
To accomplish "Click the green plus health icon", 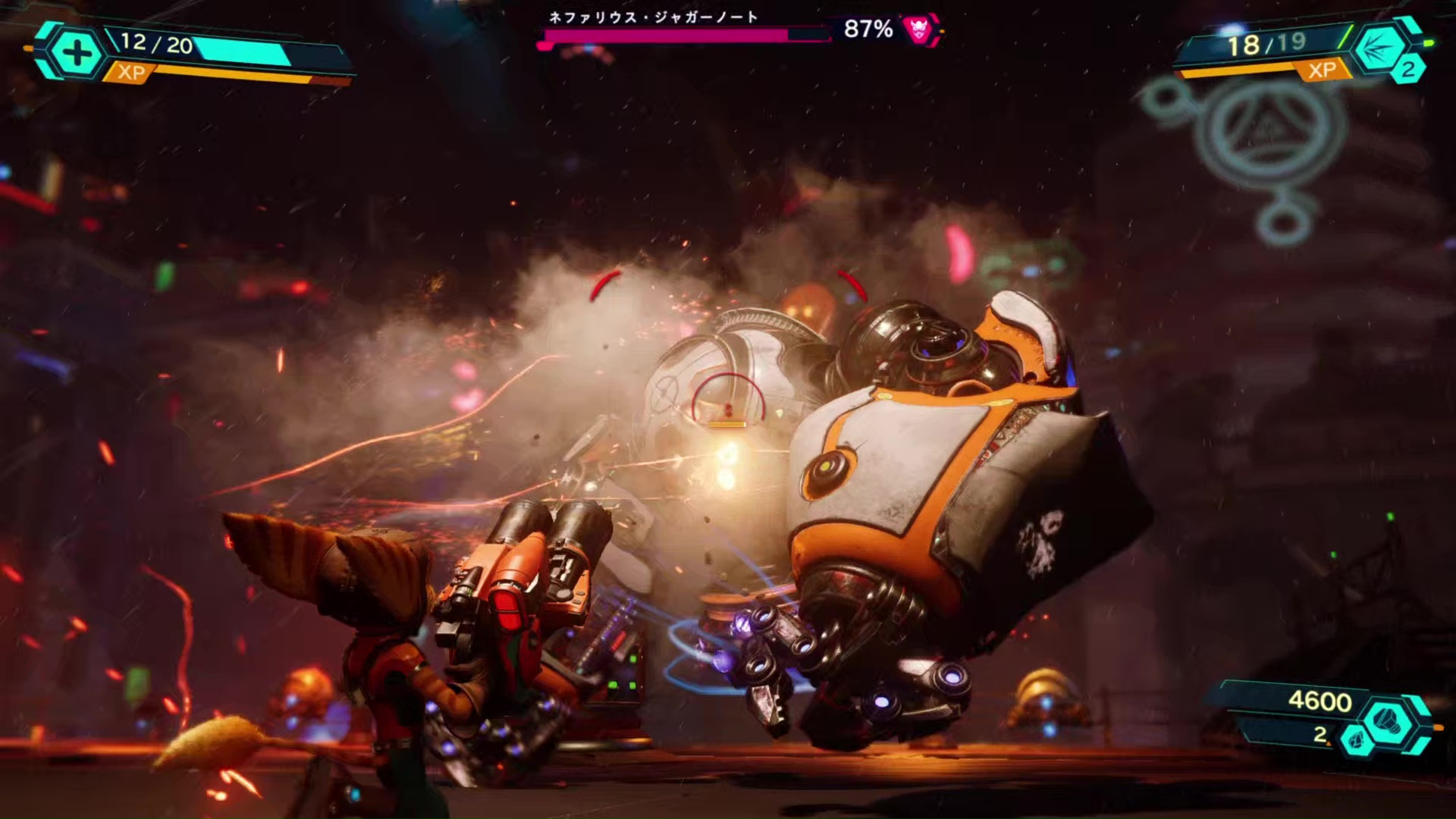I will click(75, 53).
